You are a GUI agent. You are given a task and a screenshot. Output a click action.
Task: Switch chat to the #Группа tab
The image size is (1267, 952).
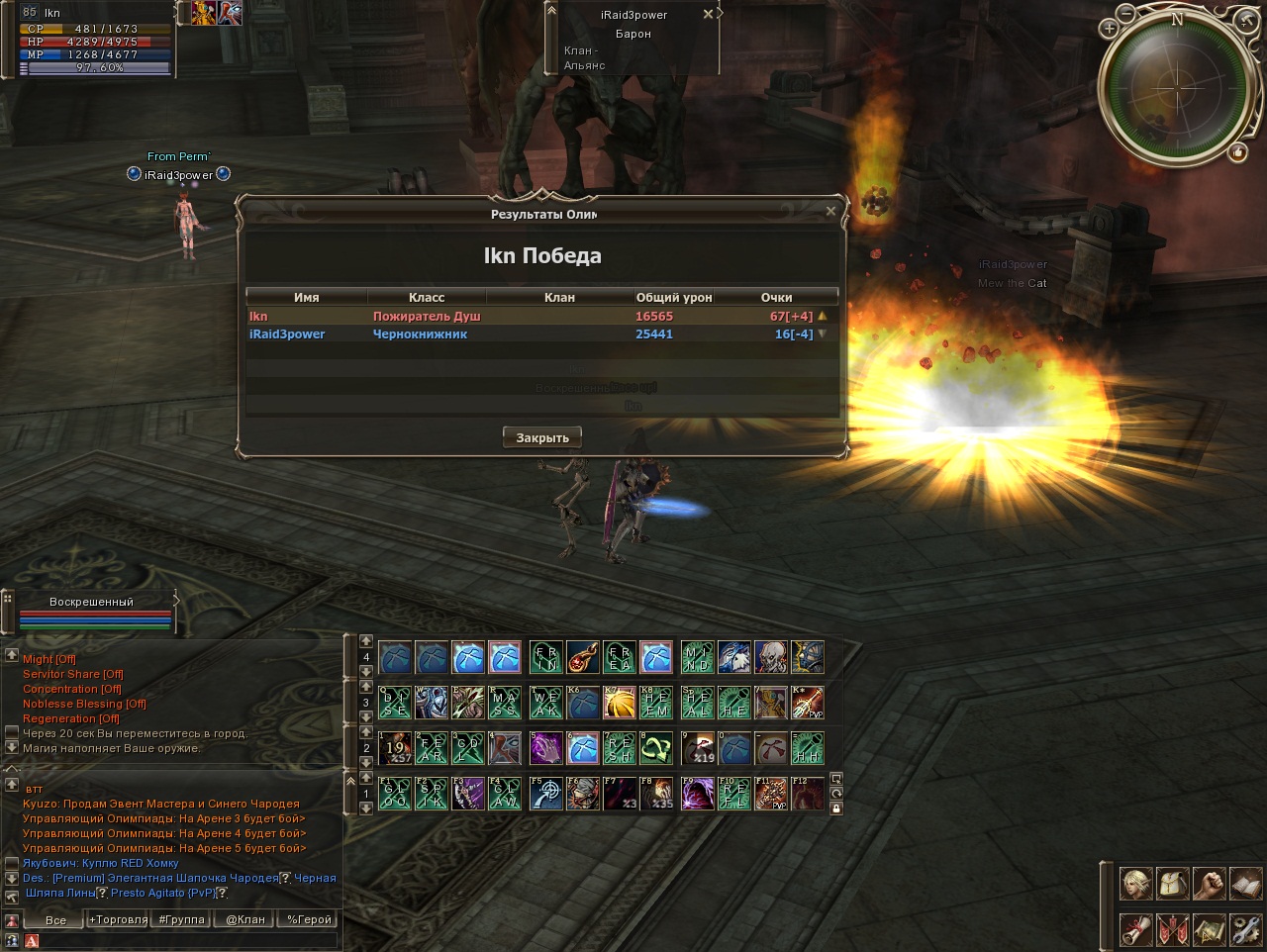[x=182, y=919]
